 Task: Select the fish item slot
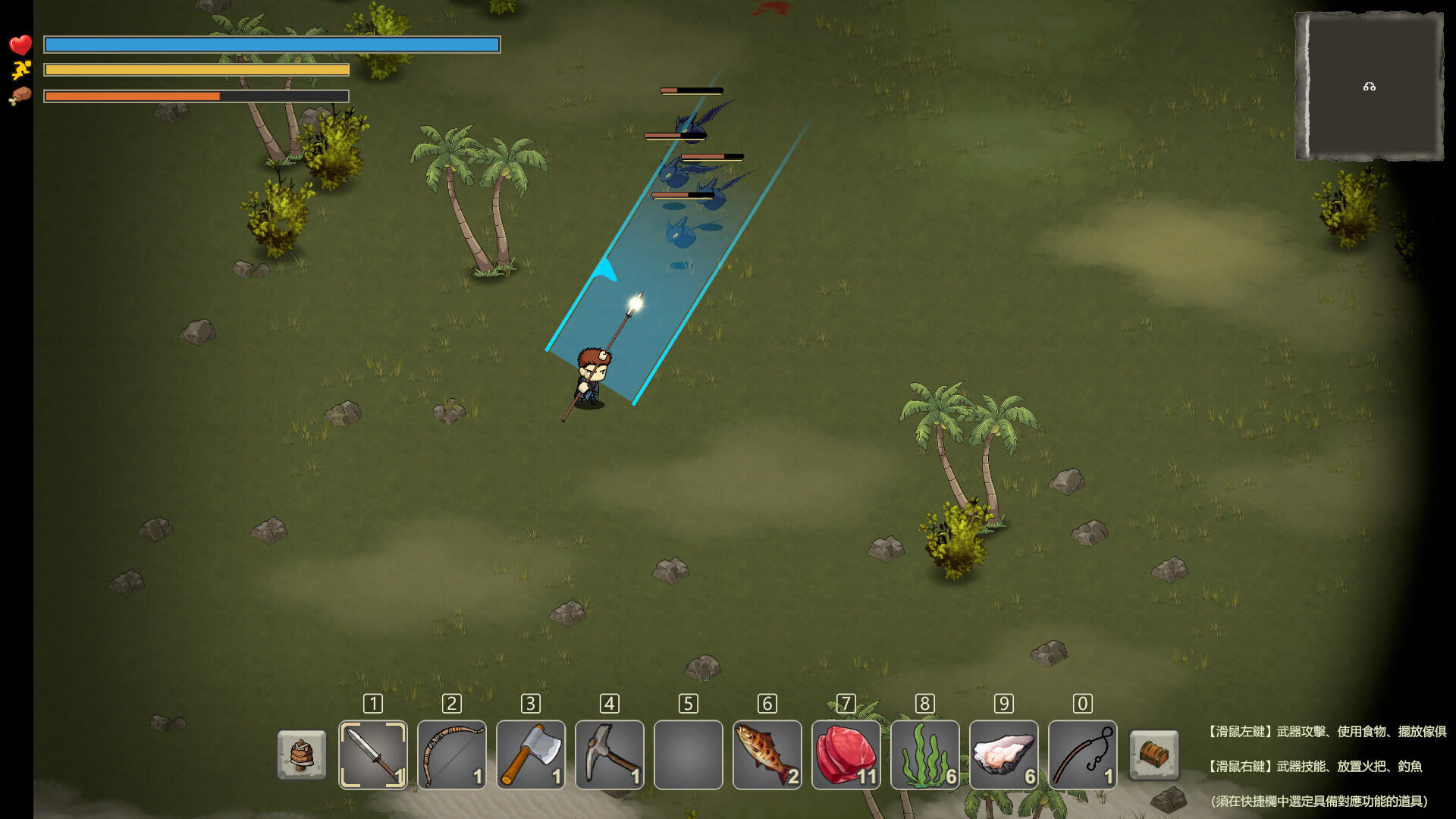click(767, 755)
